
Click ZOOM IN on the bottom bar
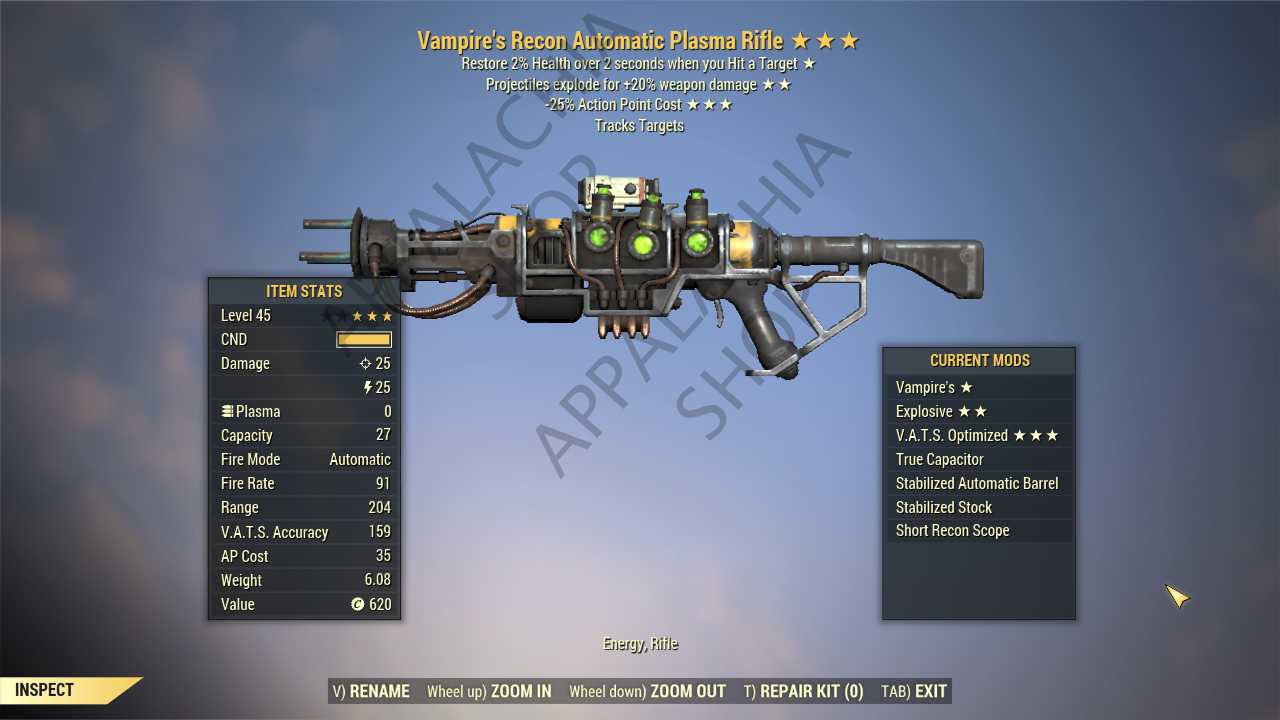tap(519, 691)
